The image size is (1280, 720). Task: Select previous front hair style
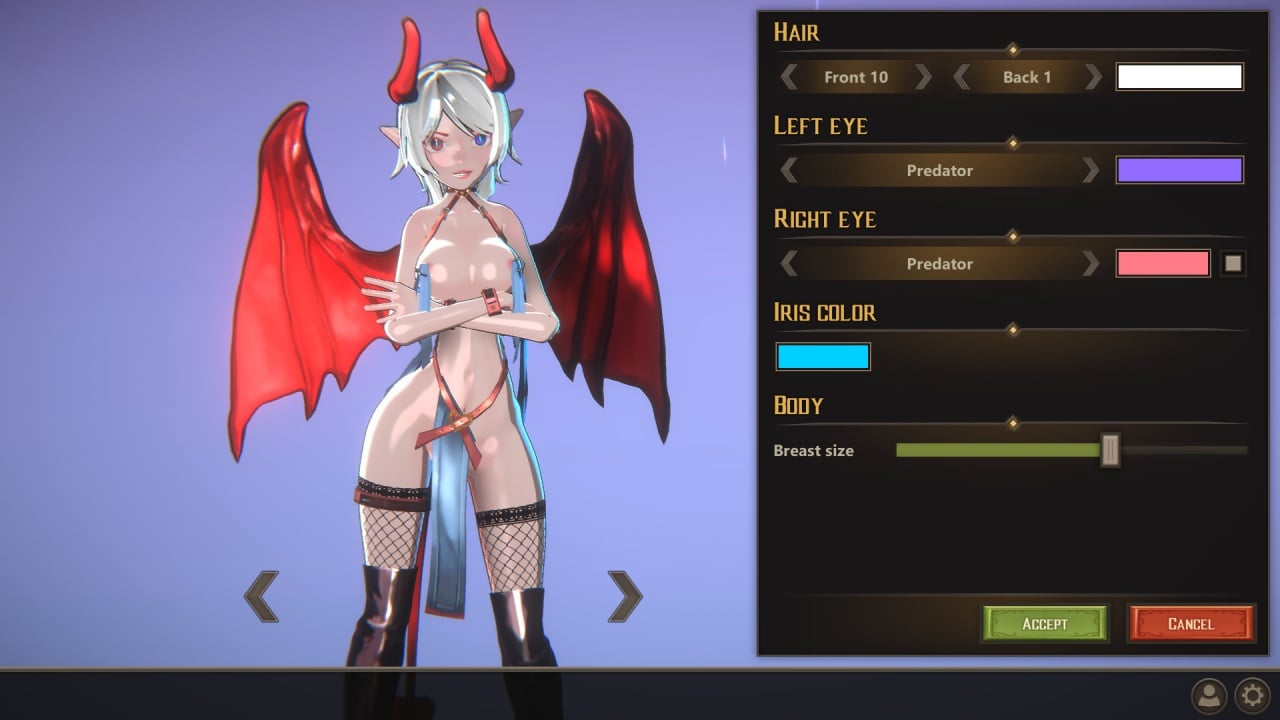click(789, 77)
